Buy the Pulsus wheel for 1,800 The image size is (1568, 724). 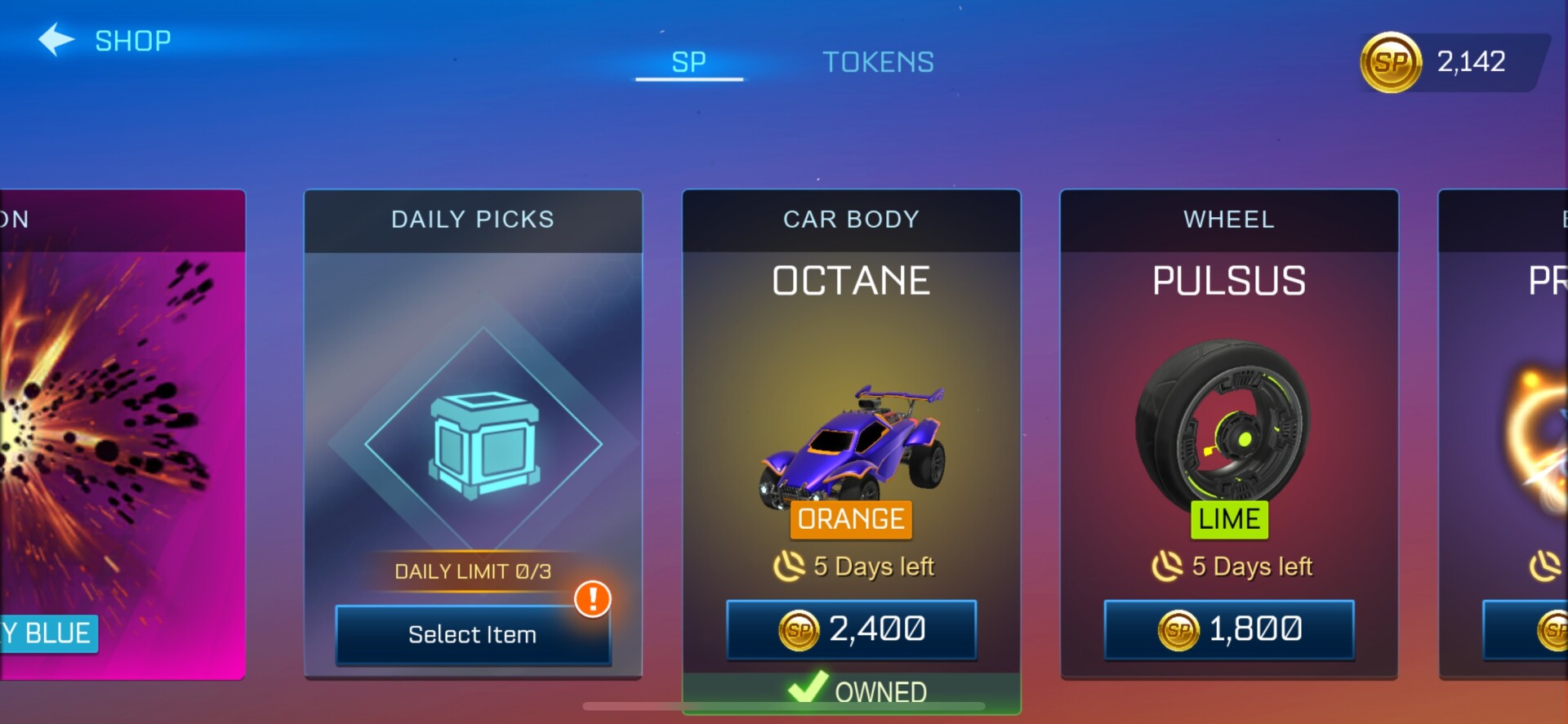[x=1229, y=629]
